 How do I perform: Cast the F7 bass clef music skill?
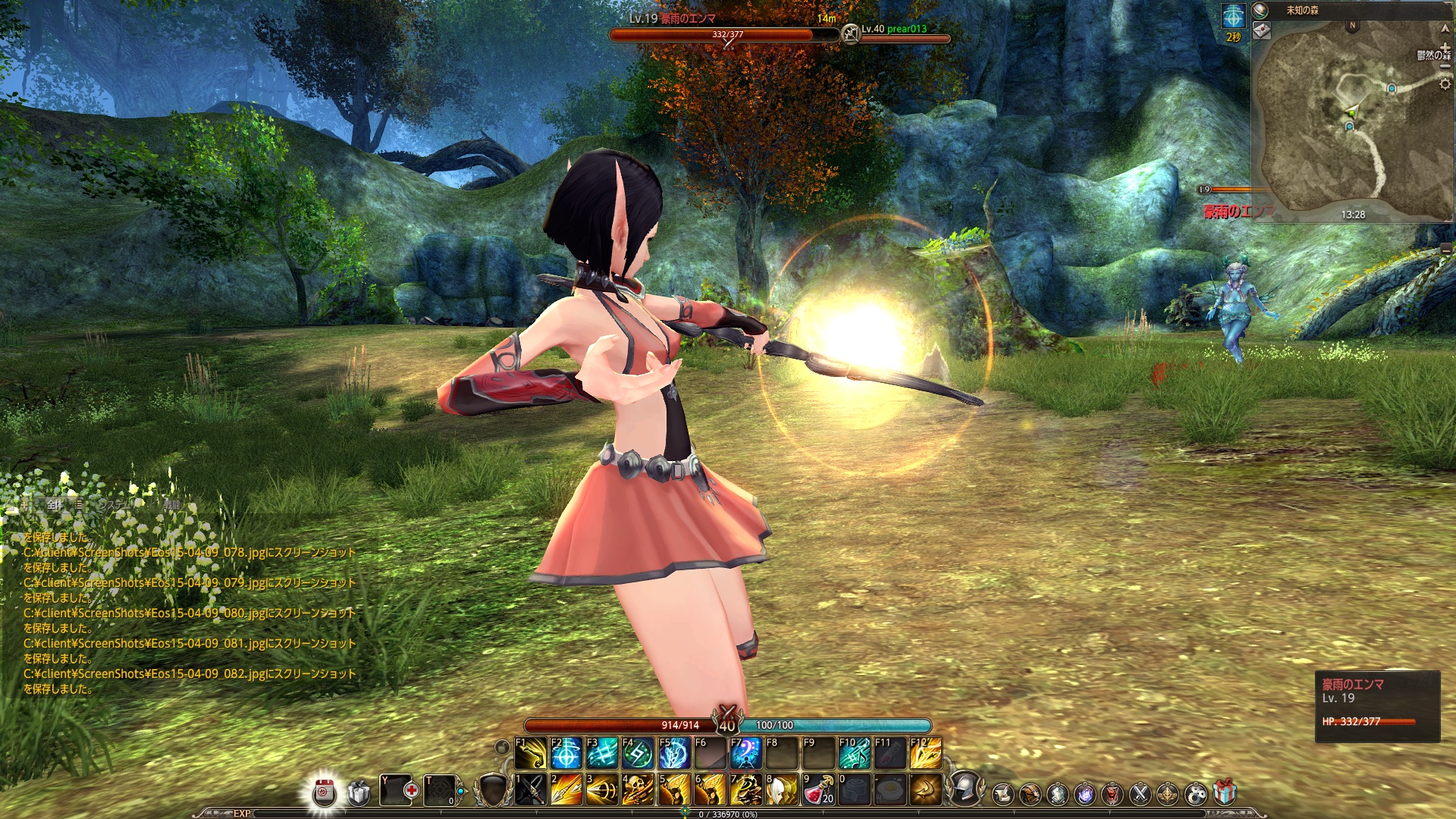(x=745, y=753)
